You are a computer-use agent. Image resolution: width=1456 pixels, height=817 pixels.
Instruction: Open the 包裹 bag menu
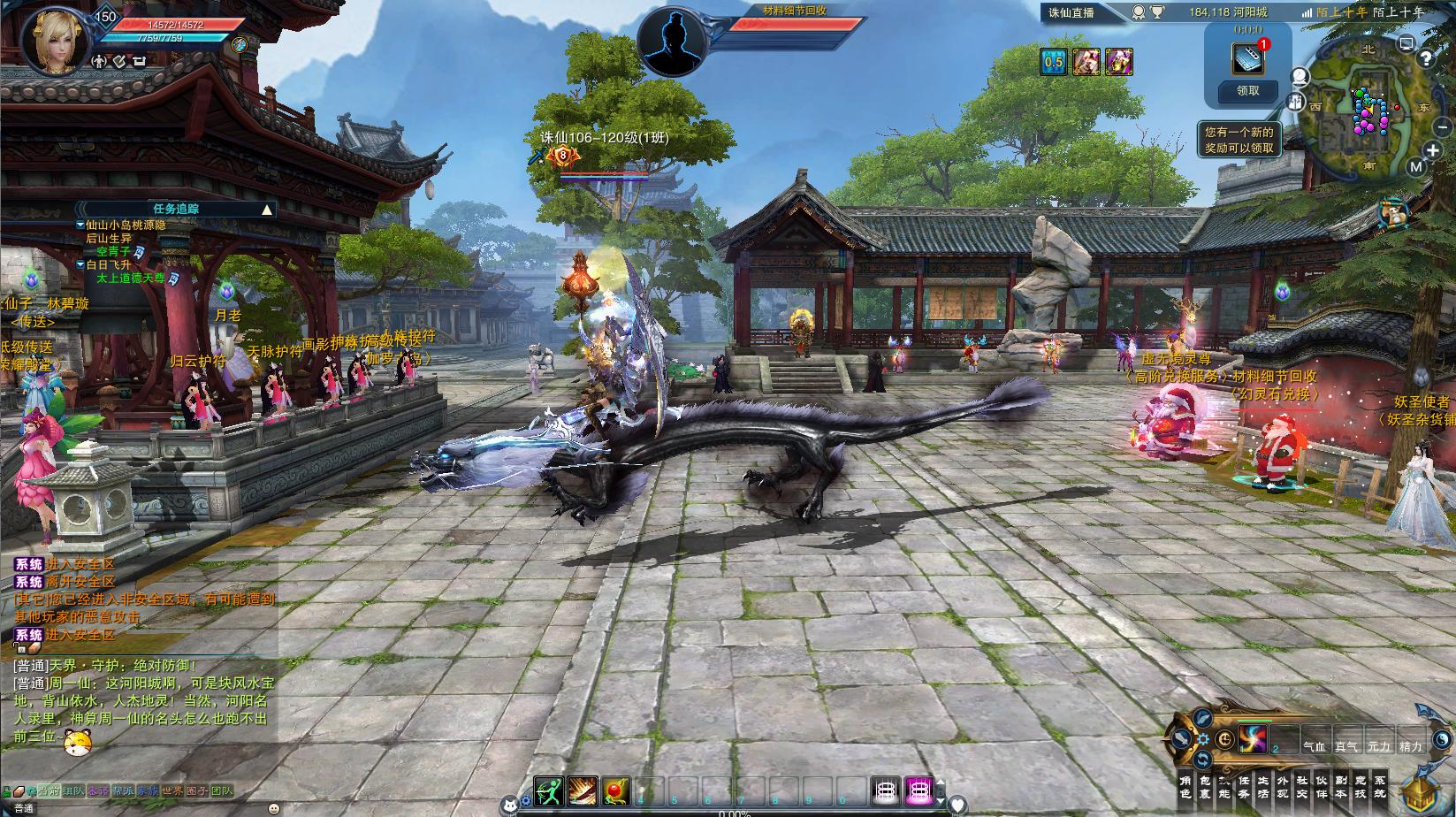click(x=1205, y=787)
